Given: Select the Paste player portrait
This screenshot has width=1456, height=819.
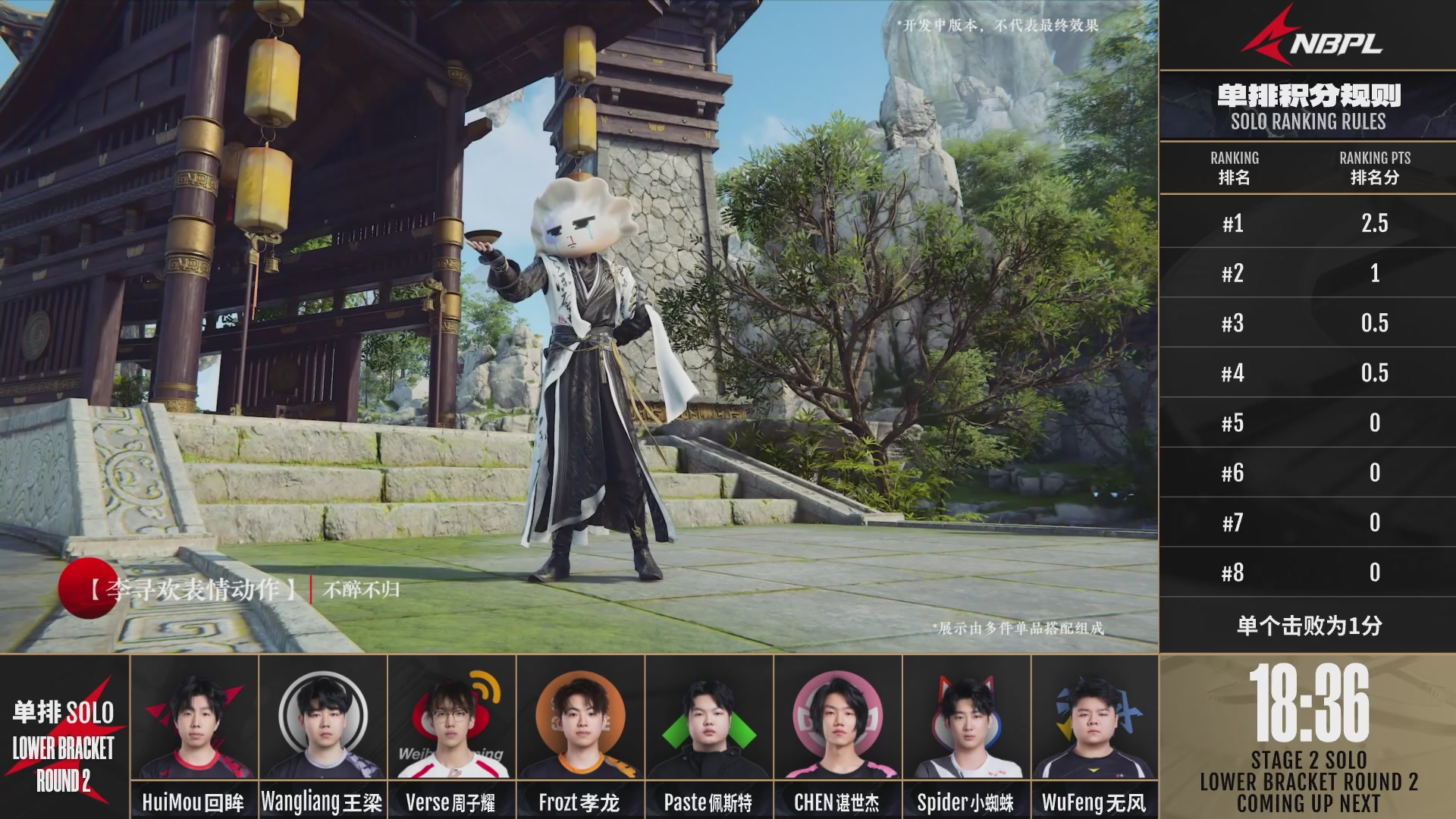Looking at the screenshot, I should click(x=709, y=720).
